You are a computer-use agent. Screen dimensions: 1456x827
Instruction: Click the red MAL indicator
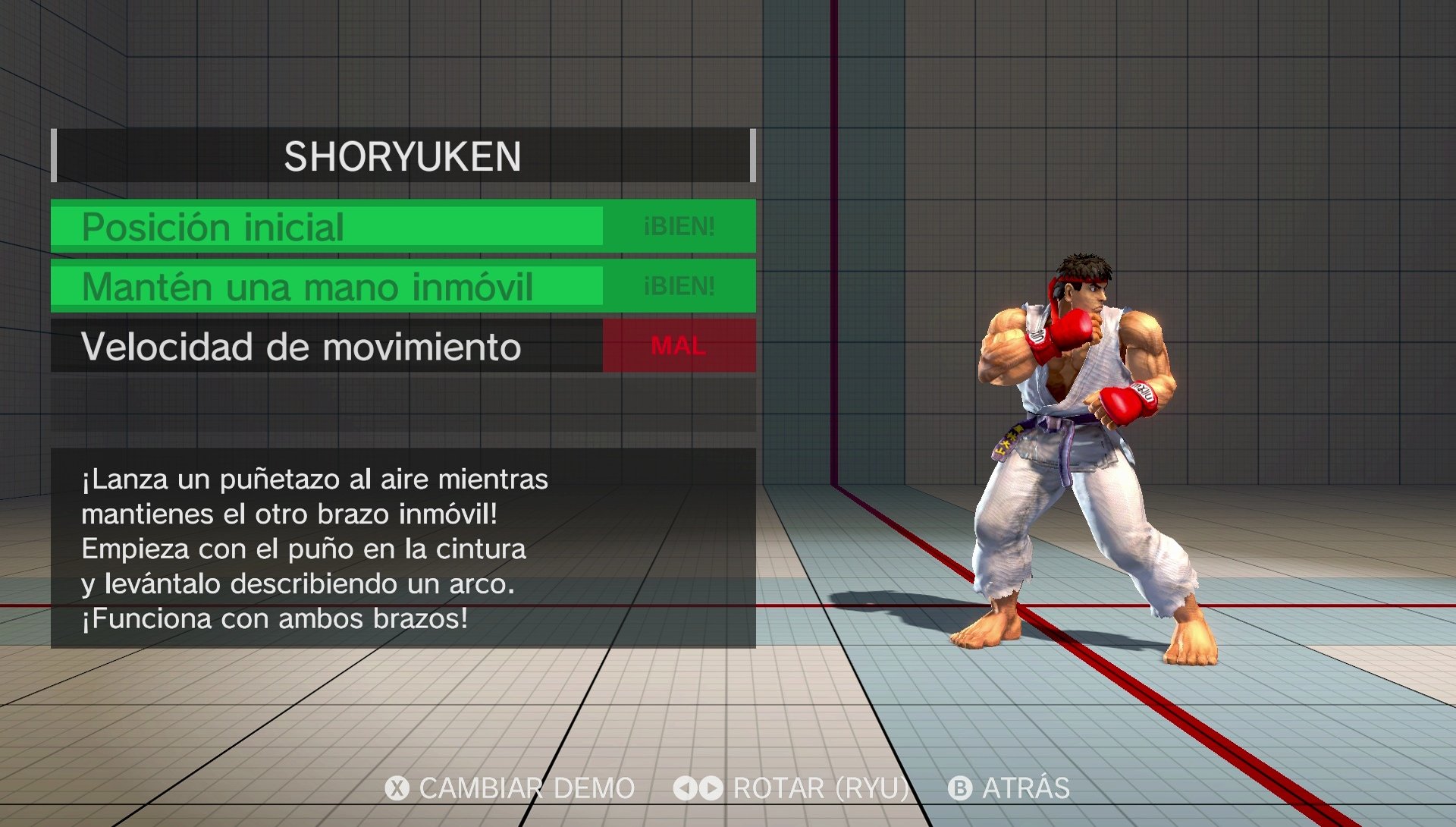677,345
